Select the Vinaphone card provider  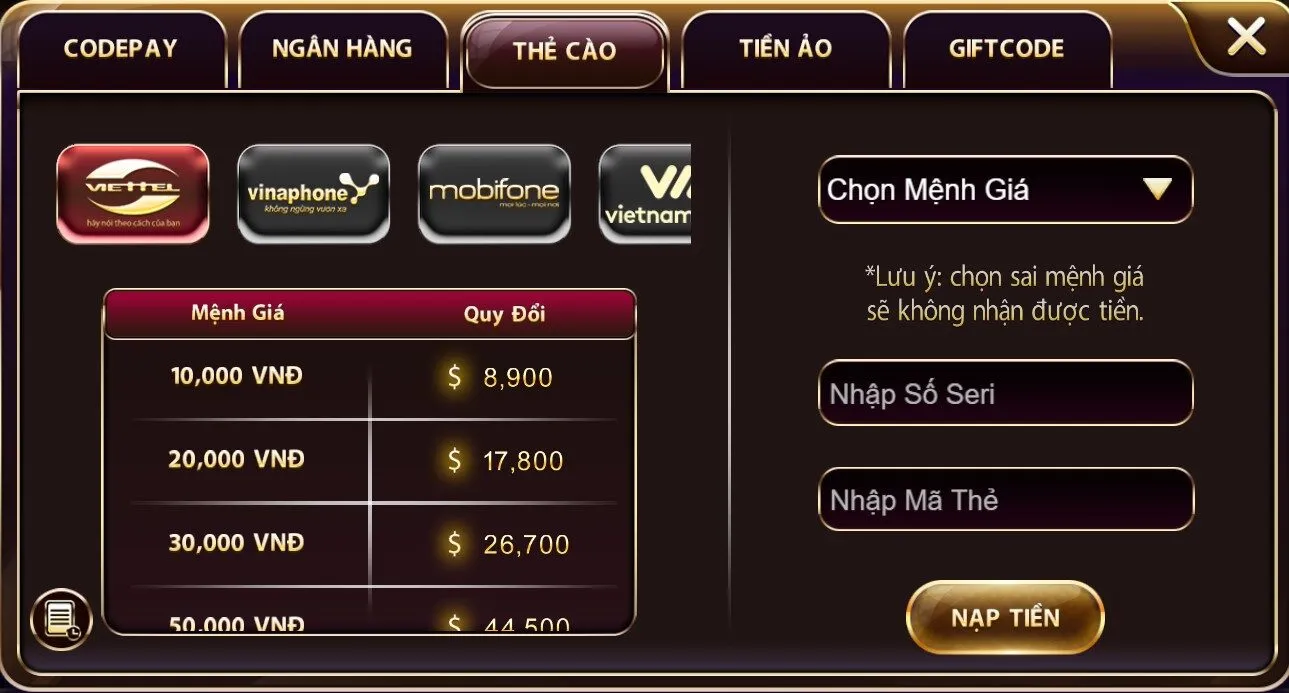[313, 193]
